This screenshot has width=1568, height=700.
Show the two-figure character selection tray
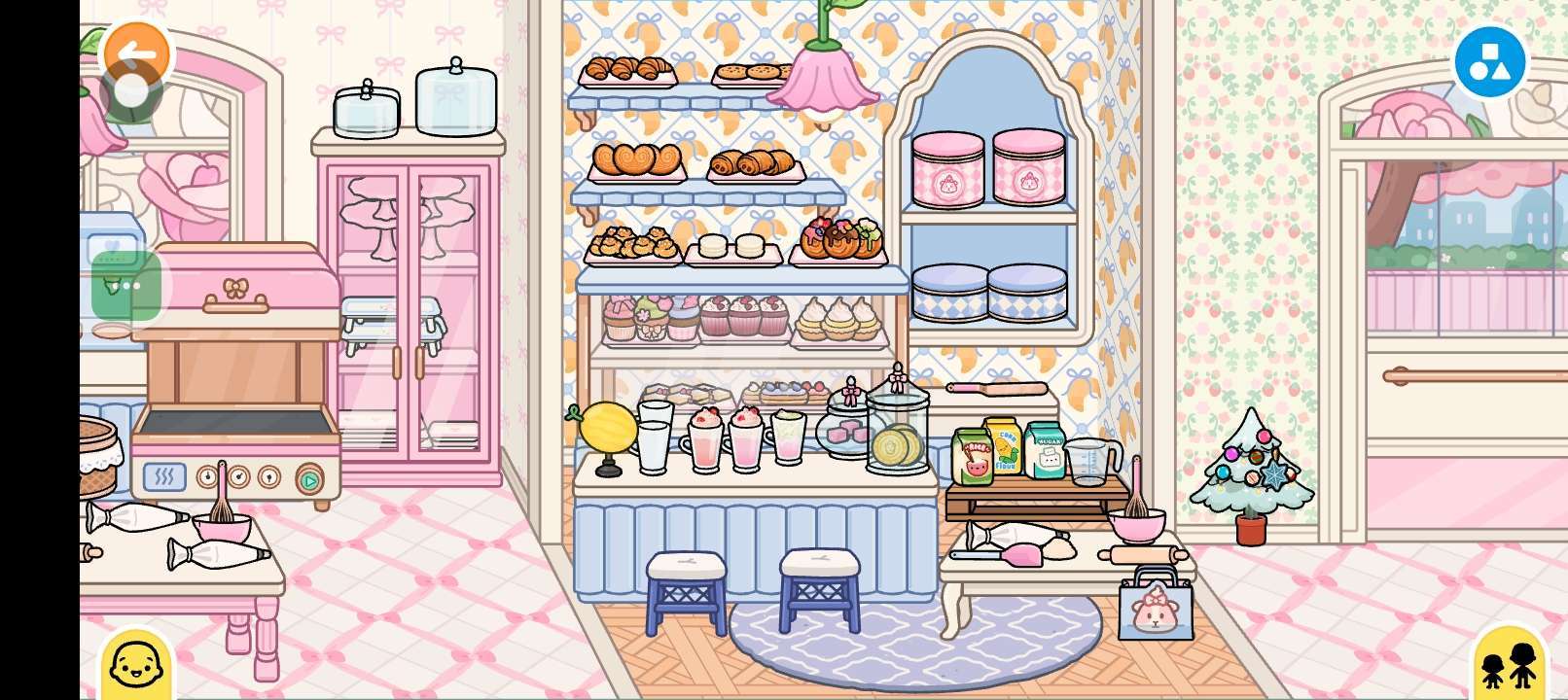pos(1509,665)
